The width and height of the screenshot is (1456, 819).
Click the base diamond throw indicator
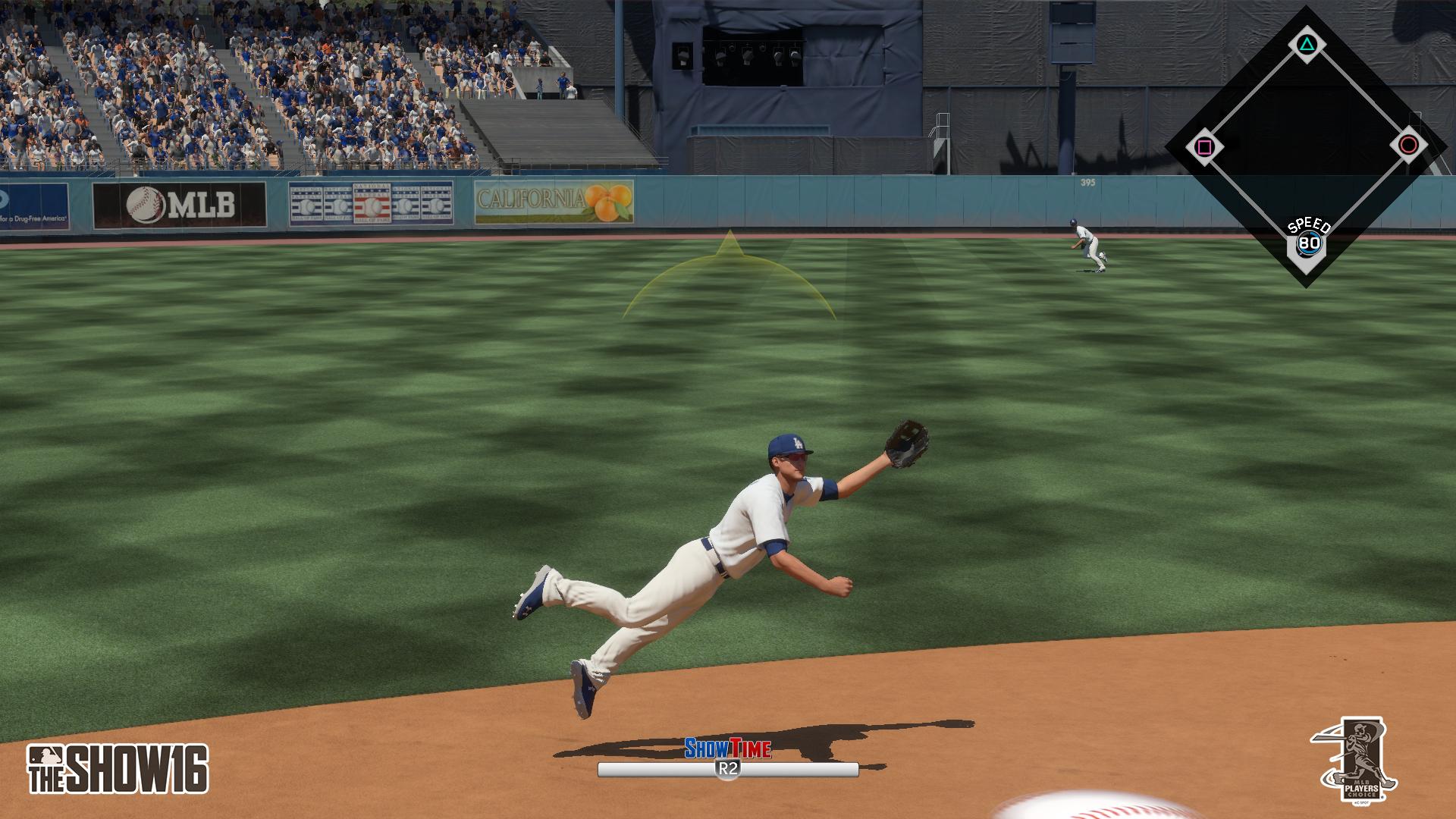pos(1305,145)
